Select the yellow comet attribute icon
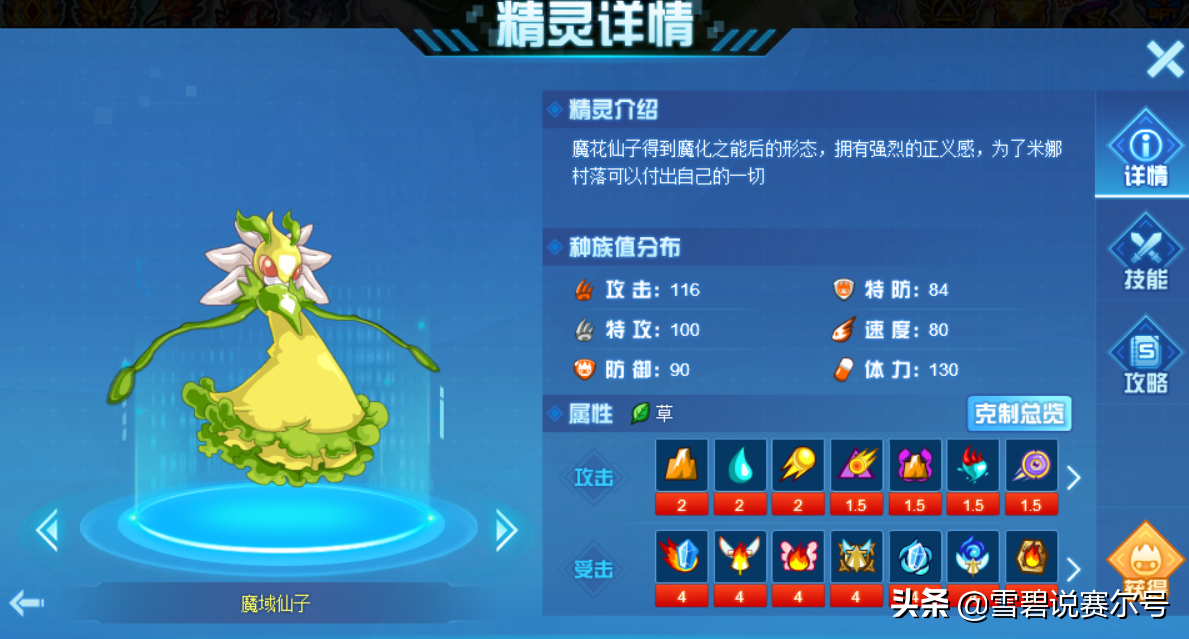This screenshot has width=1189, height=639. 798,466
